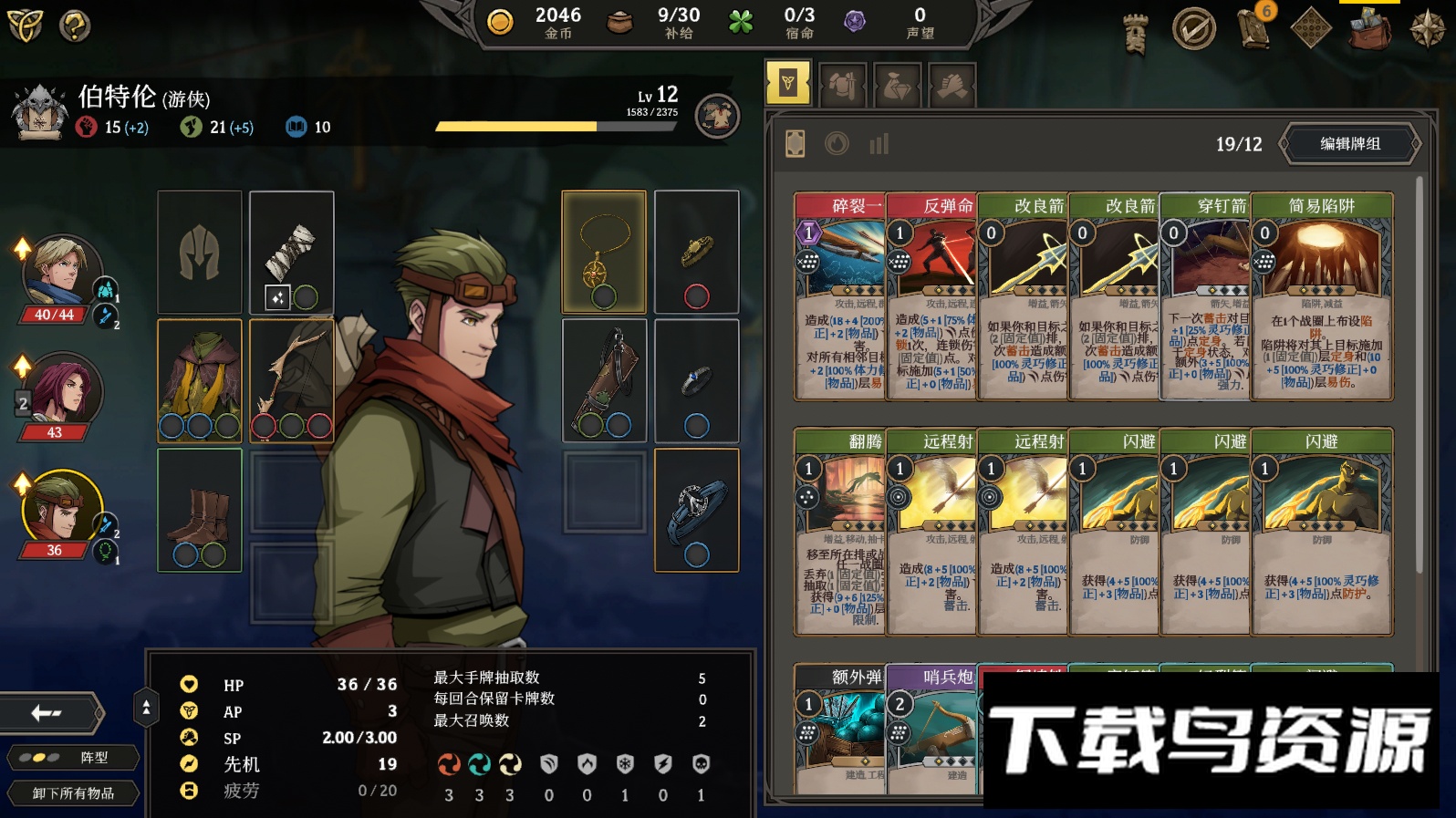This screenshot has width=1456, height=818.
Task: Select the bow weapon equipment slot
Action: [292, 379]
